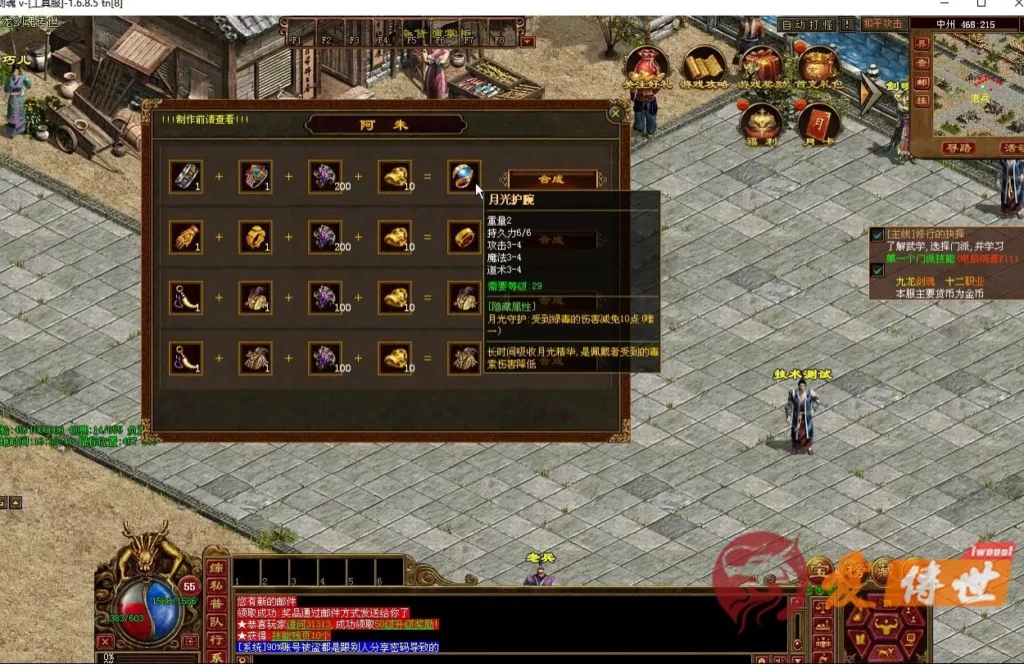
Task: Open the 游戏攻略 scroll guide
Action: coord(704,66)
